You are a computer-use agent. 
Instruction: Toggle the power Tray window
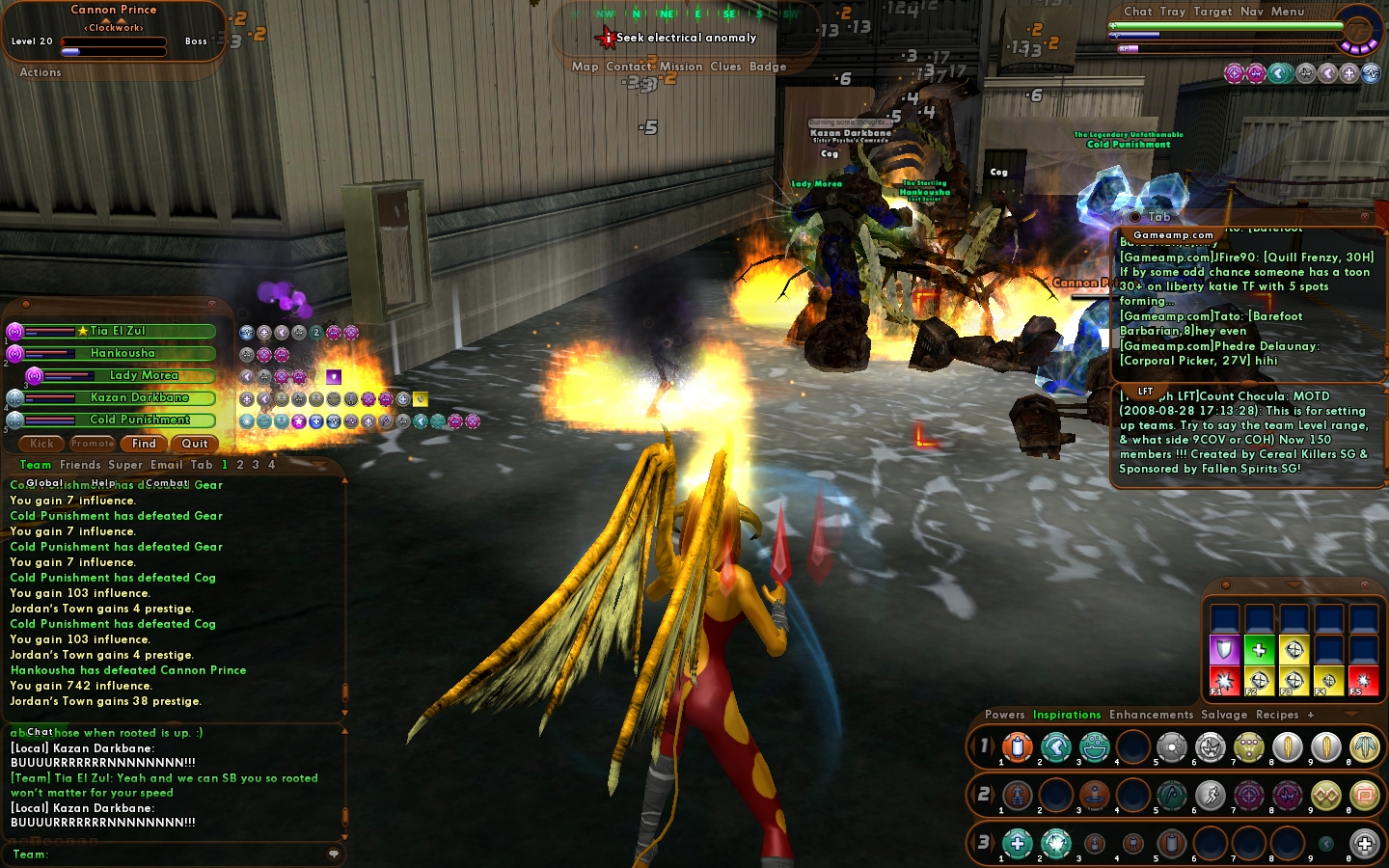(x=1173, y=12)
